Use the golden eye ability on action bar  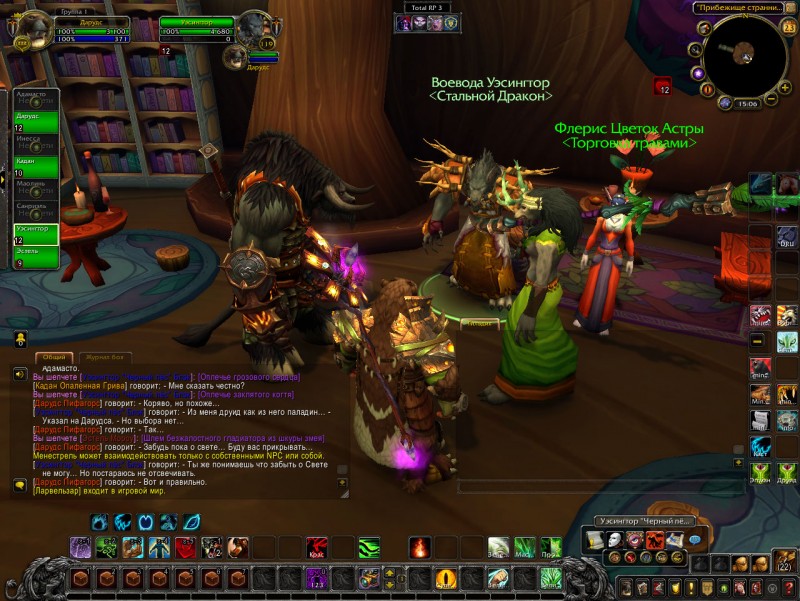(x=445, y=578)
